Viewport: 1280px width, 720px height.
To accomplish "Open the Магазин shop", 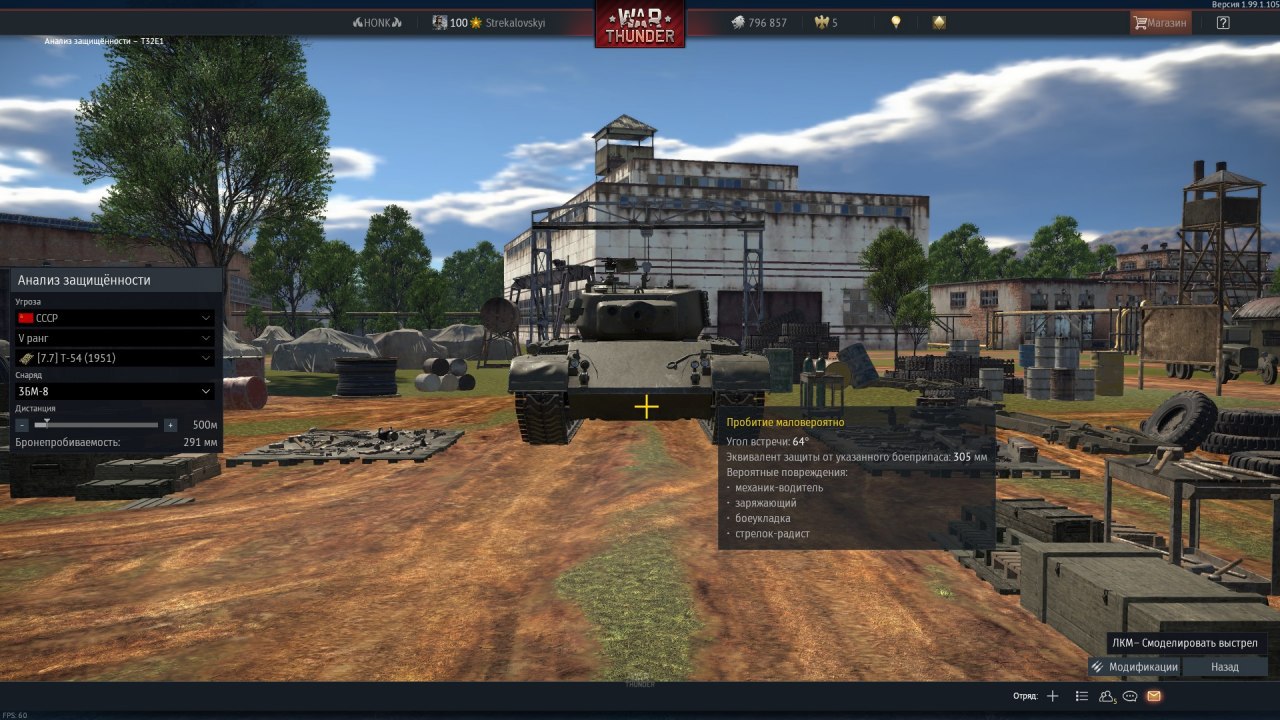I will (x=1160, y=22).
